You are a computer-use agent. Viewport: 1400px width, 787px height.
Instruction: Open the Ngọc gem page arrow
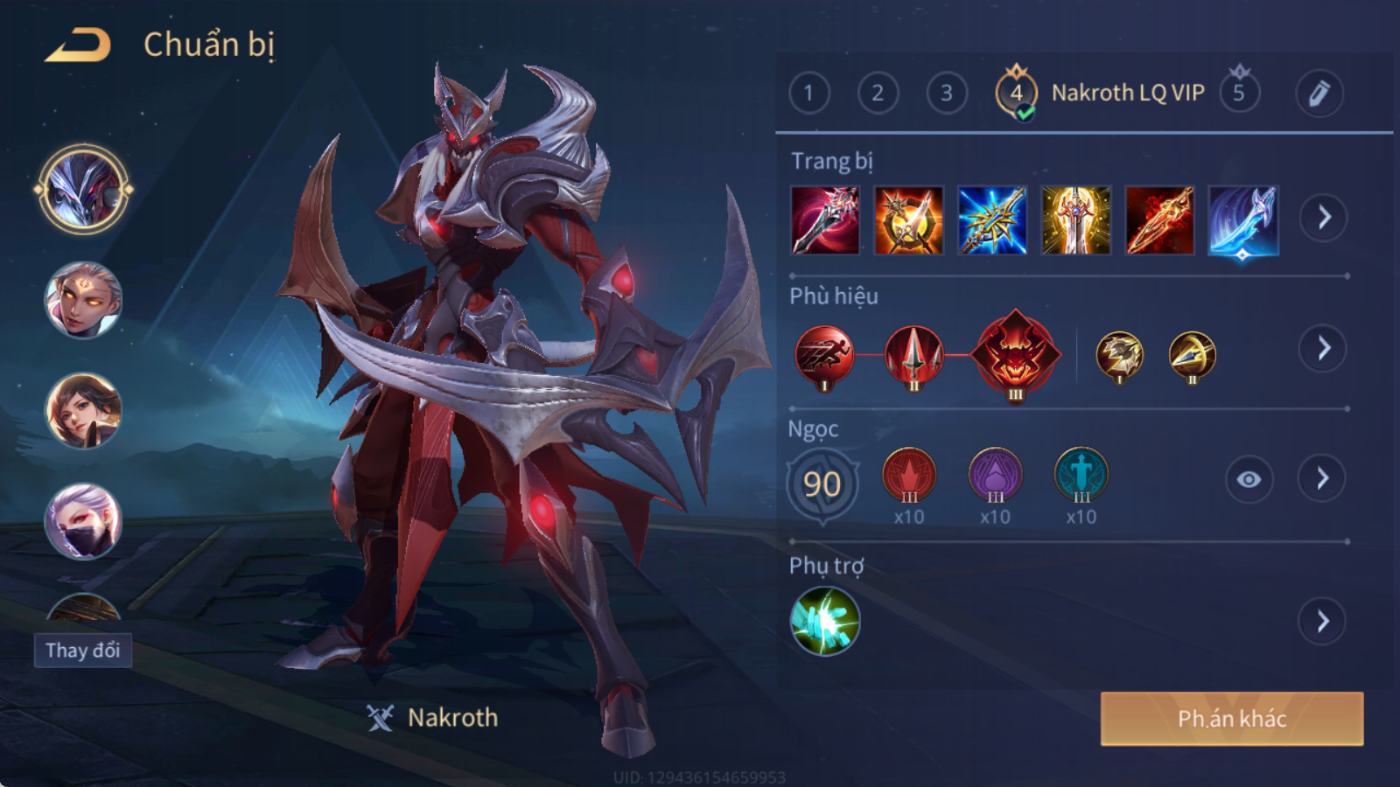(1322, 480)
